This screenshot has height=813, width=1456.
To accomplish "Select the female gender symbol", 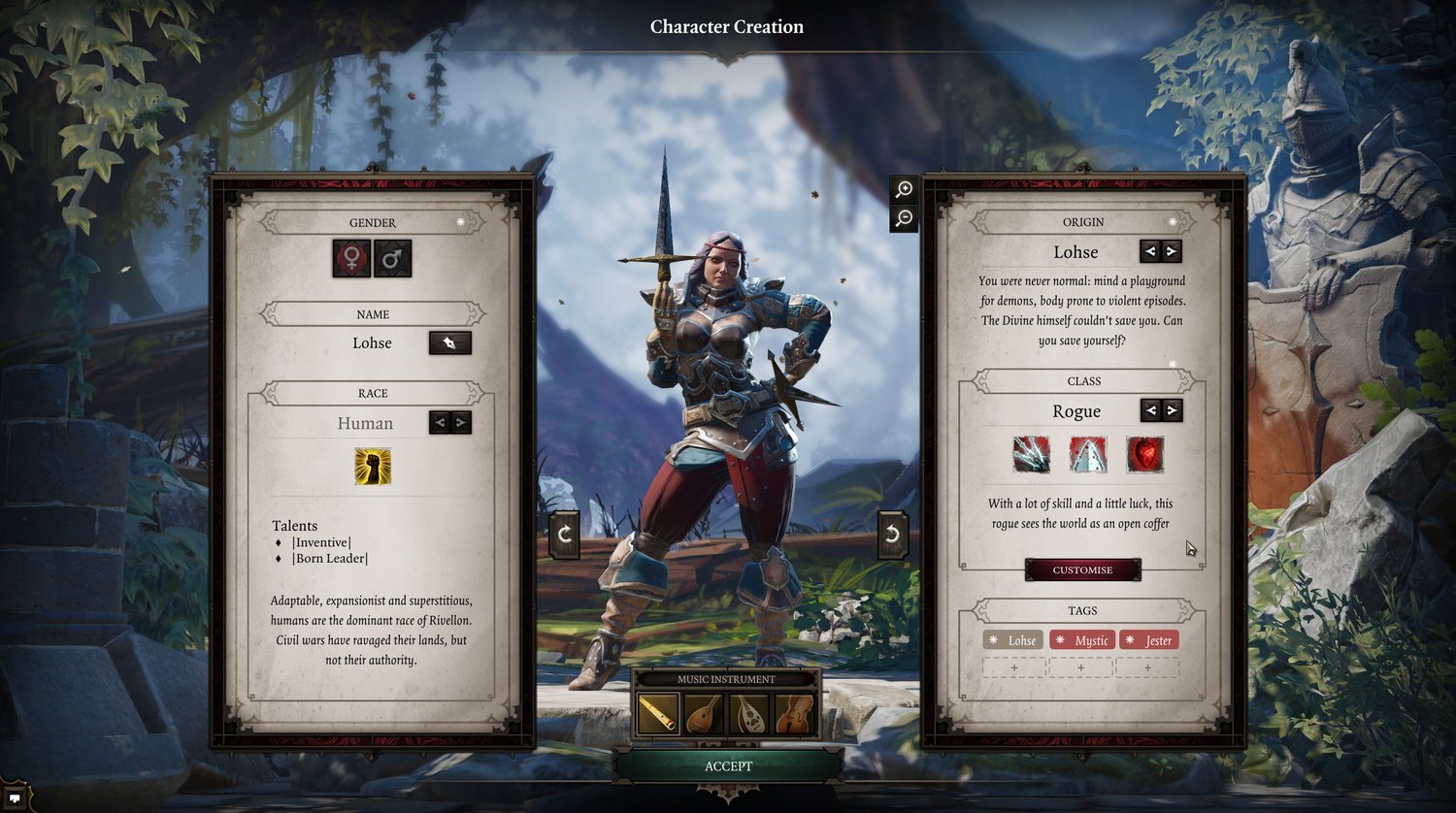I will [349, 258].
